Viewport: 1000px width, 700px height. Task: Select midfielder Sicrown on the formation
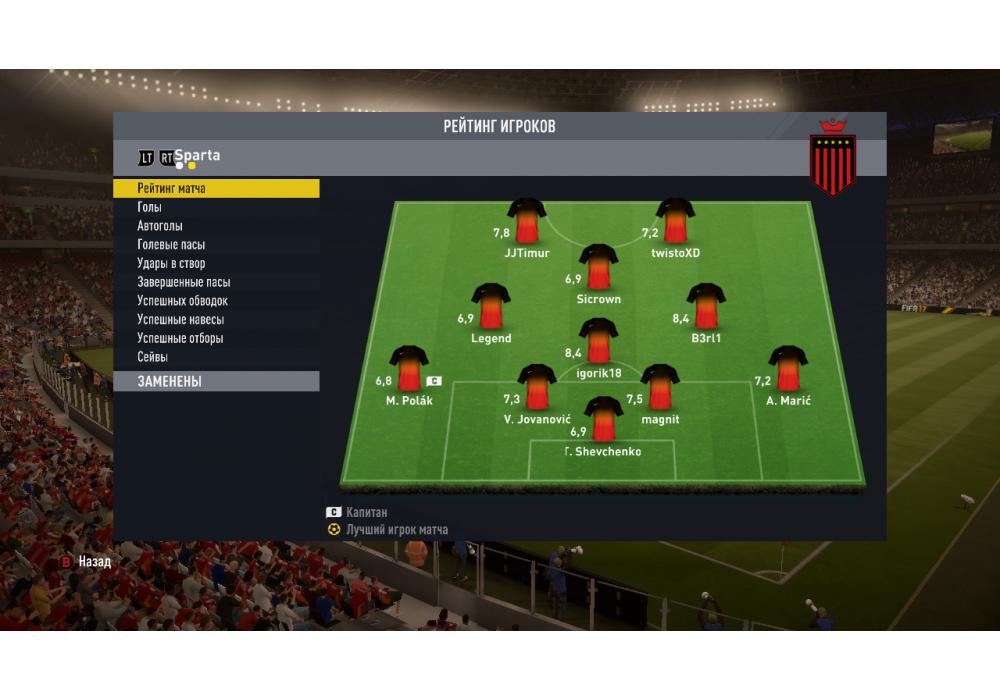coord(599,268)
